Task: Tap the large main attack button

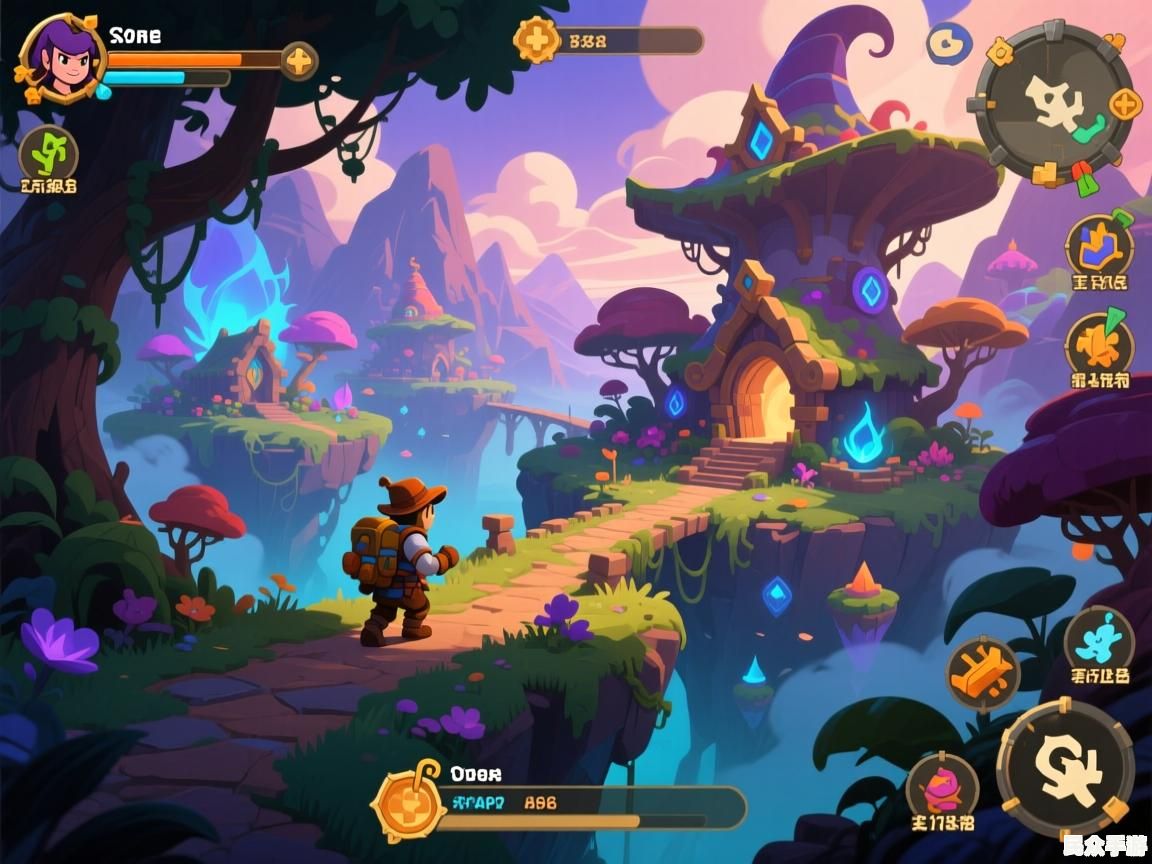Action: (x=1066, y=767)
